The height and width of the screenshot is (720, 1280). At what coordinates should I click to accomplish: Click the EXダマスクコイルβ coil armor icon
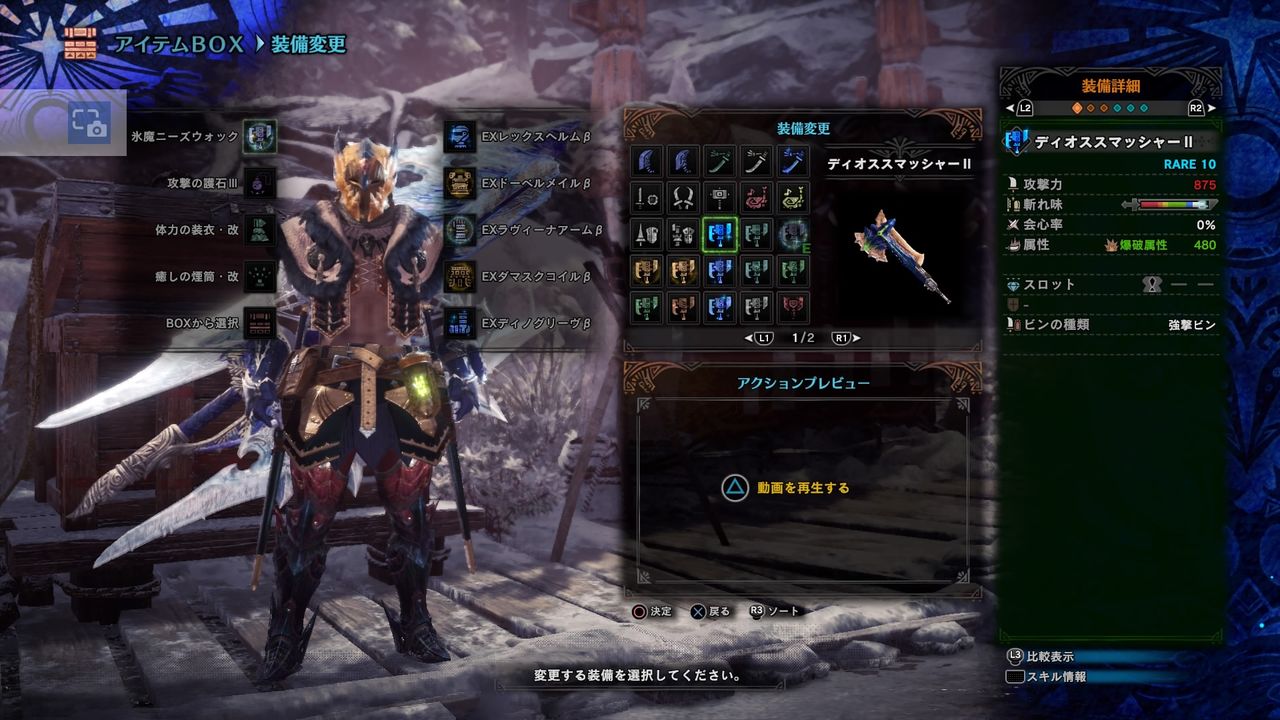(x=460, y=277)
